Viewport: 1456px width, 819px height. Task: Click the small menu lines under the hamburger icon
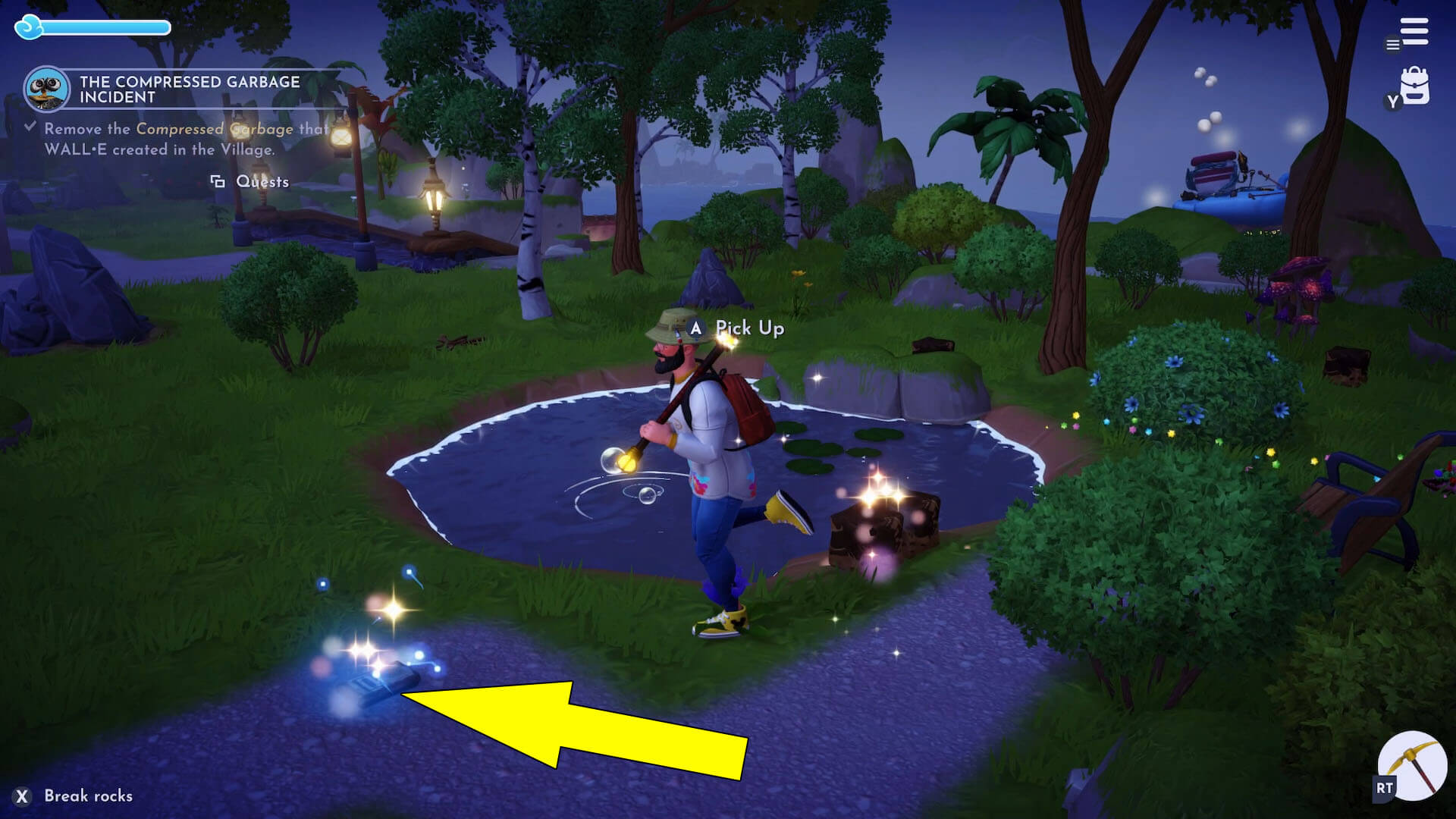tap(1392, 45)
